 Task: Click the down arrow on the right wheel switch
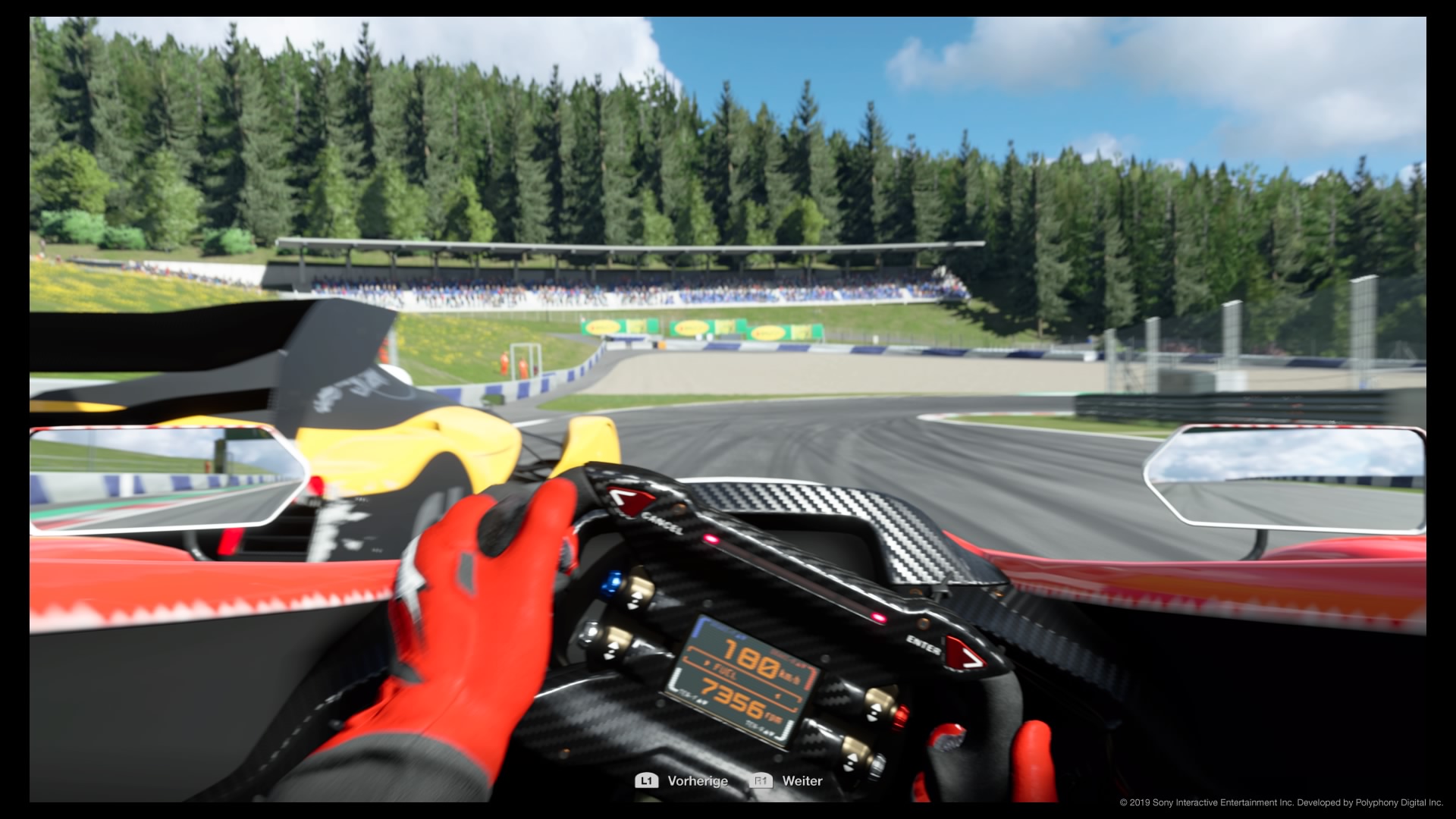(x=871, y=720)
